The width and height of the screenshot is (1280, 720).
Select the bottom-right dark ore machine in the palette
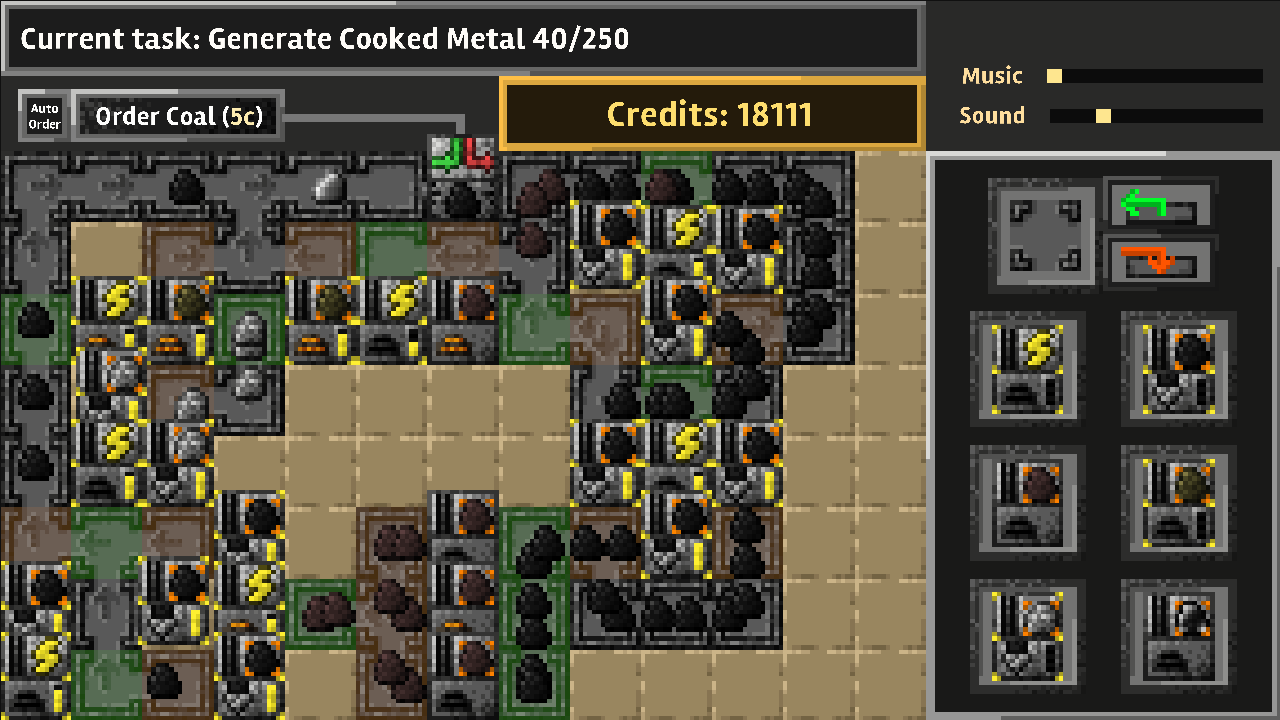pos(1179,635)
